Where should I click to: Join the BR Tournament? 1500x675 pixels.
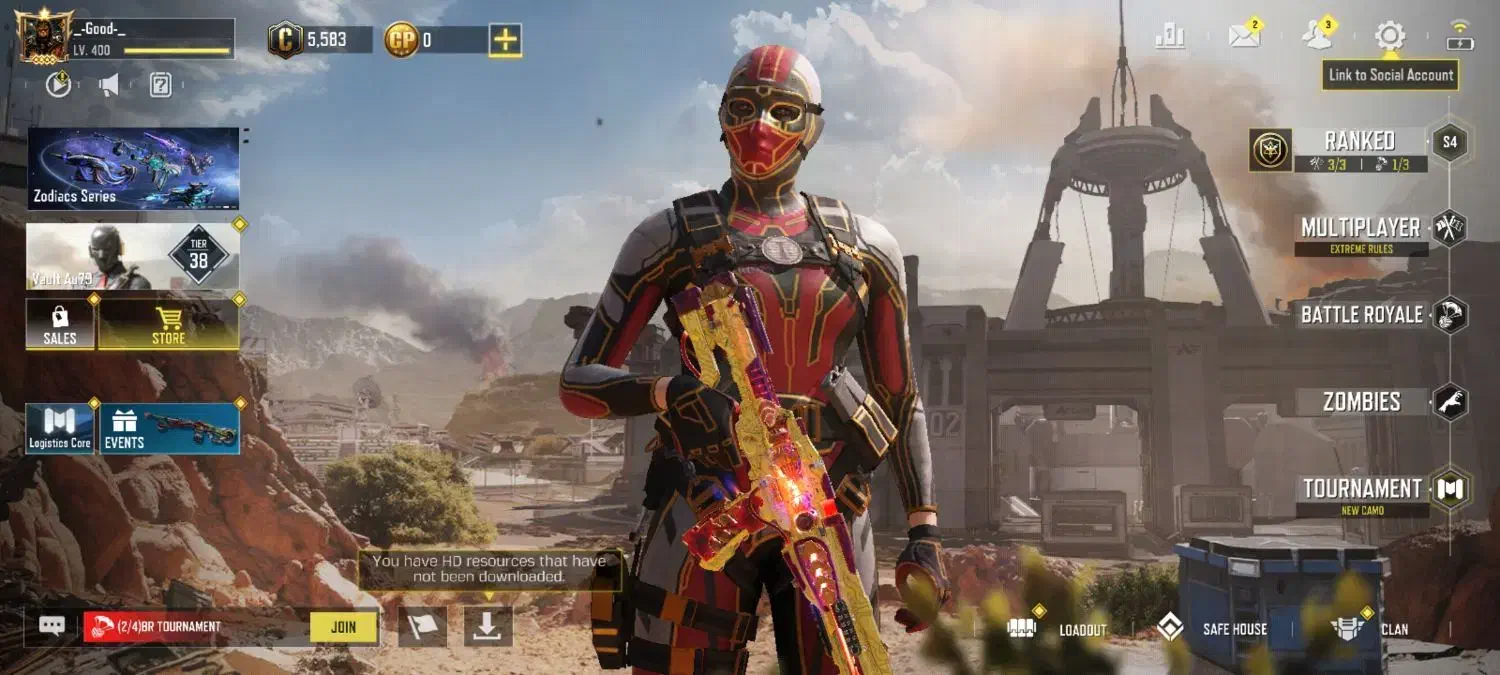[343, 627]
